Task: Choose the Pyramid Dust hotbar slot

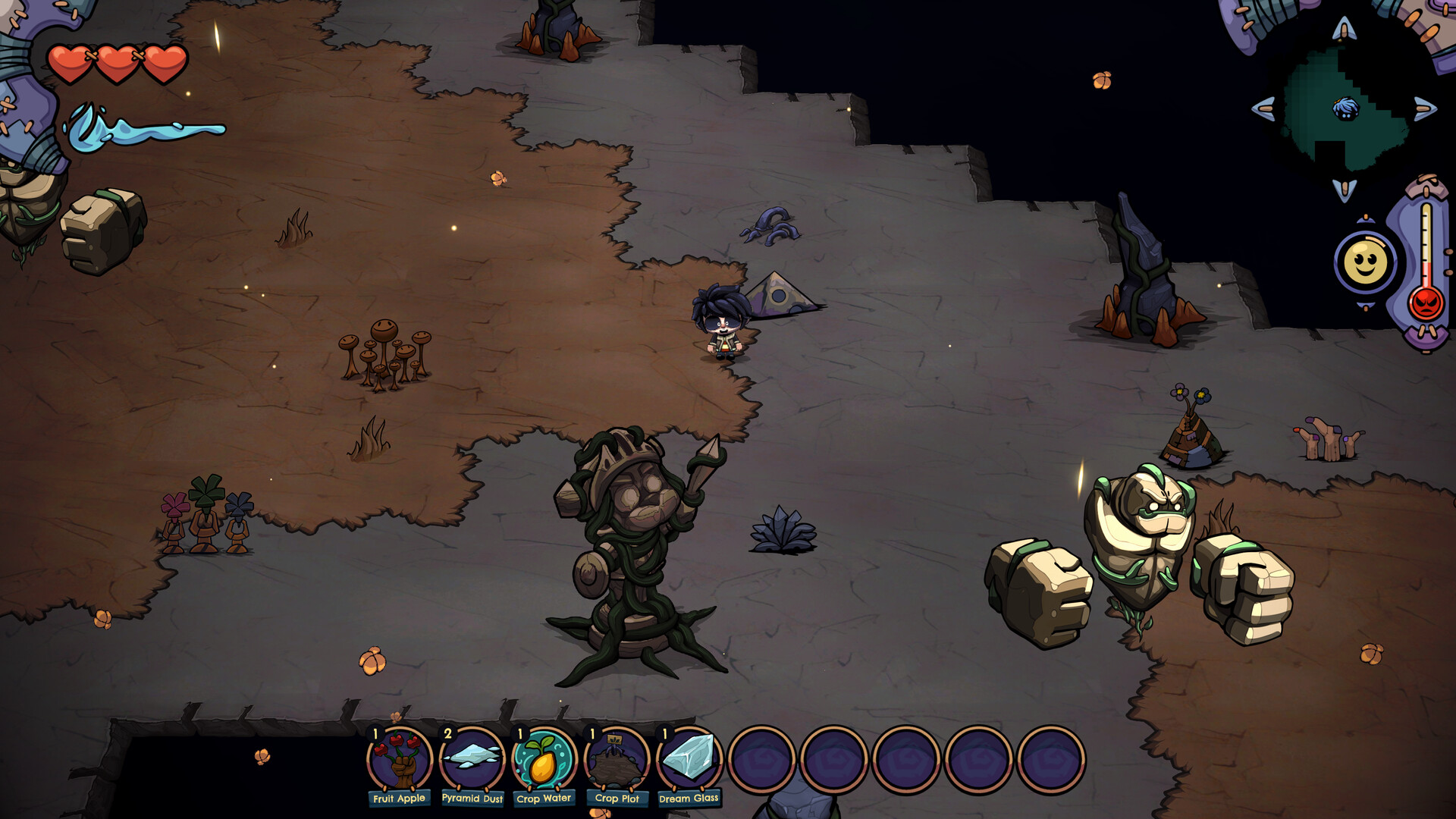Action: point(472,760)
